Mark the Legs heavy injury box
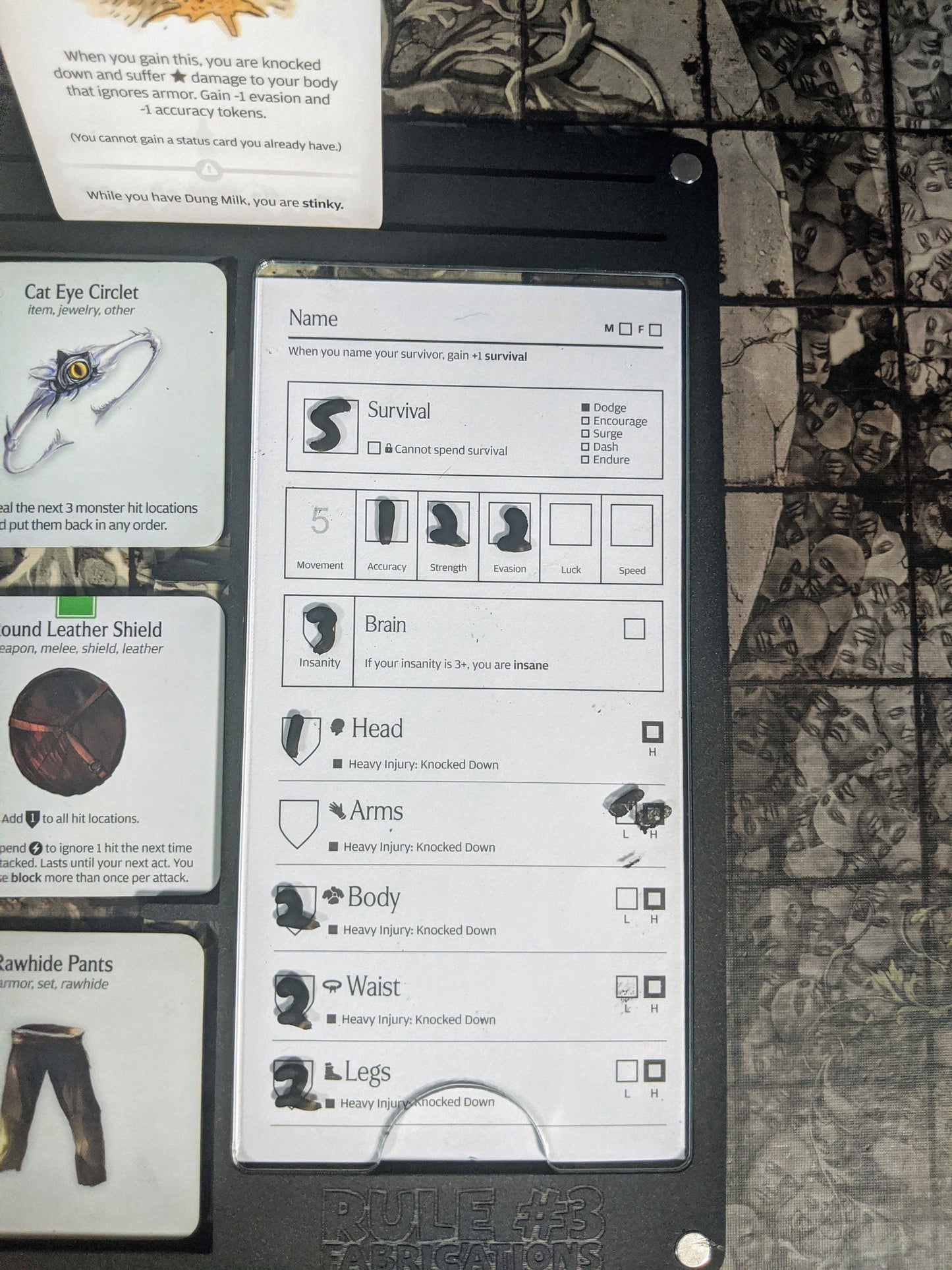Viewport: 952px width, 1270px height. coord(654,1071)
